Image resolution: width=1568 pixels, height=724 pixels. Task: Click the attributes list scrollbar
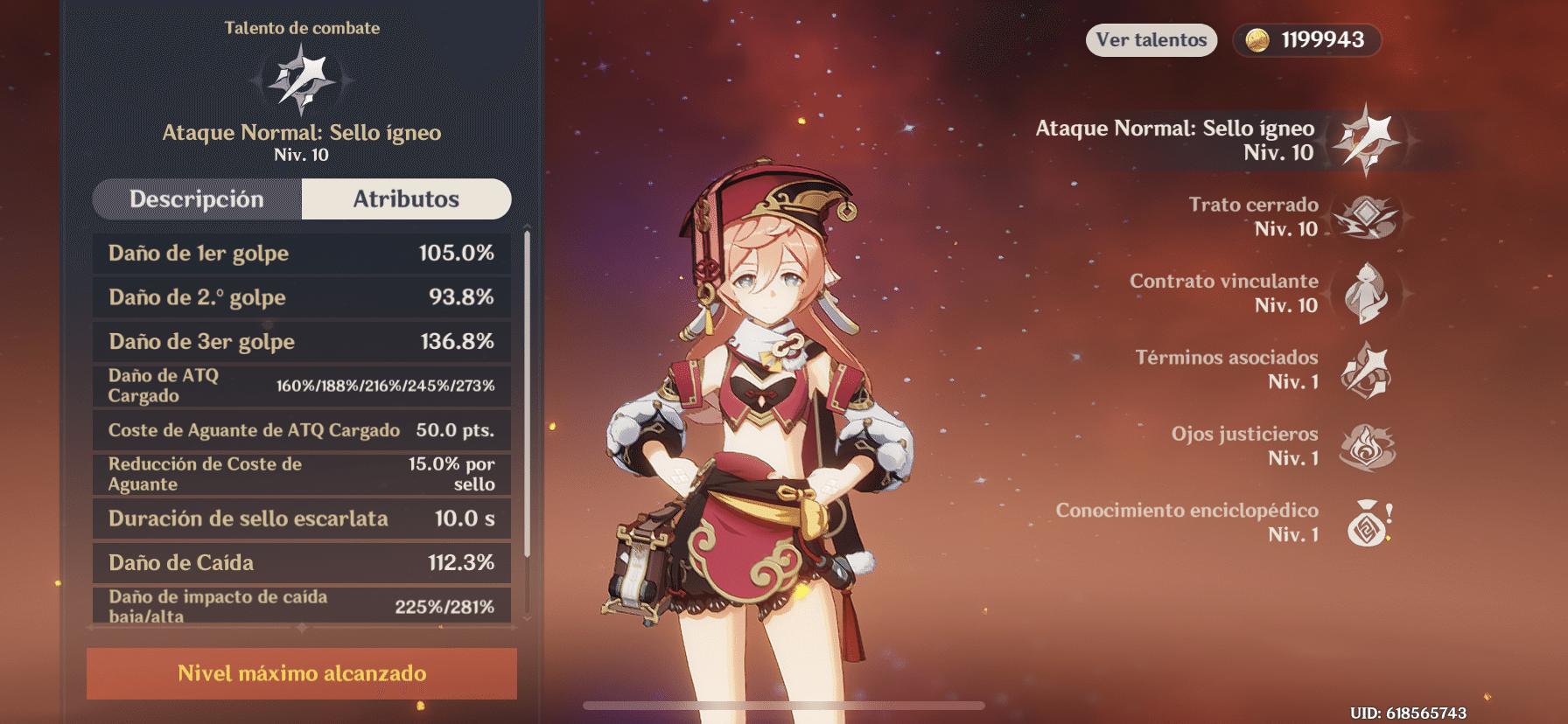[527, 393]
